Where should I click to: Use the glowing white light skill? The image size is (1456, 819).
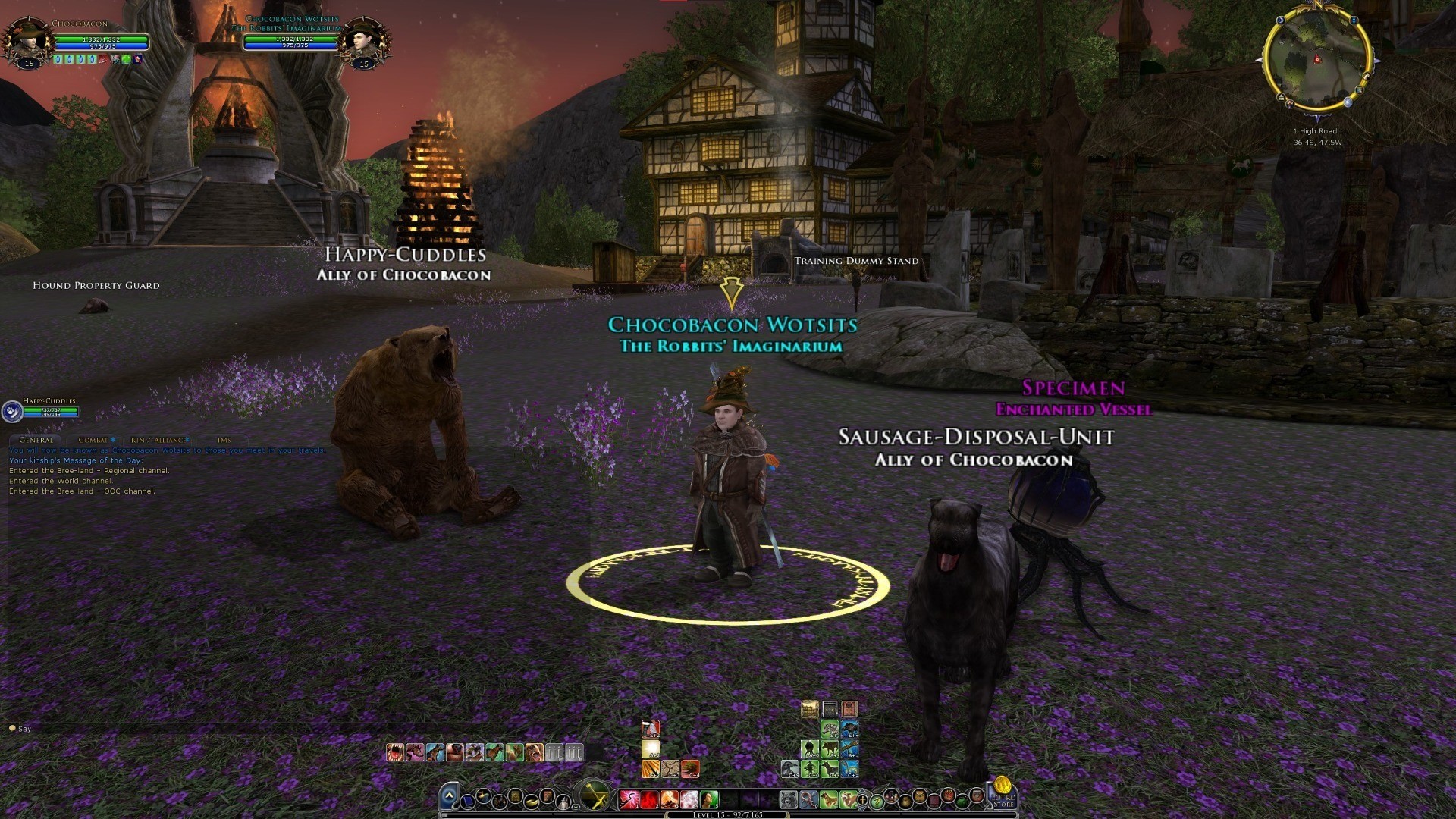[x=651, y=749]
